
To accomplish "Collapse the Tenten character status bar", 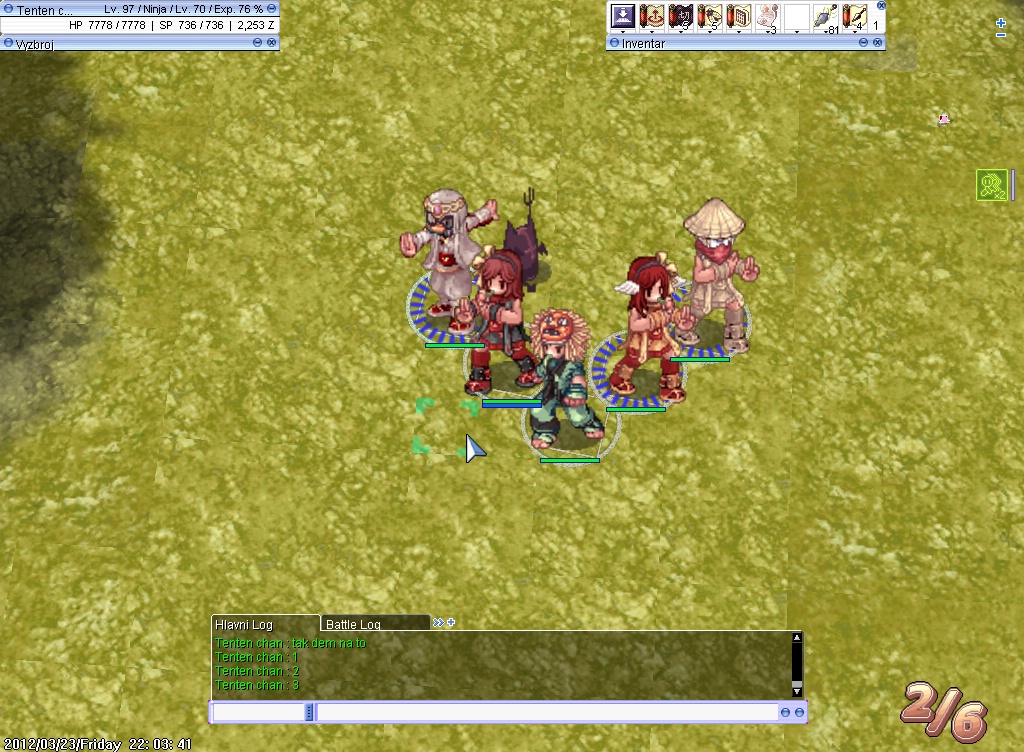I will coord(272,8).
